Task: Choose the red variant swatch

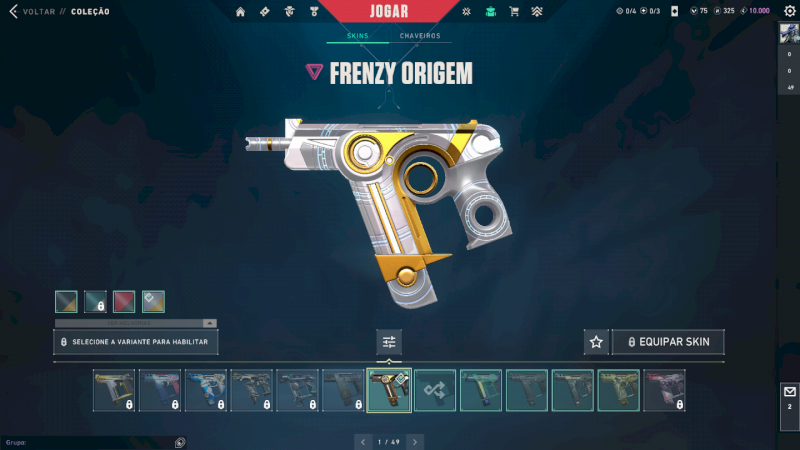Action: pyautogui.click(x=124, y=301)
